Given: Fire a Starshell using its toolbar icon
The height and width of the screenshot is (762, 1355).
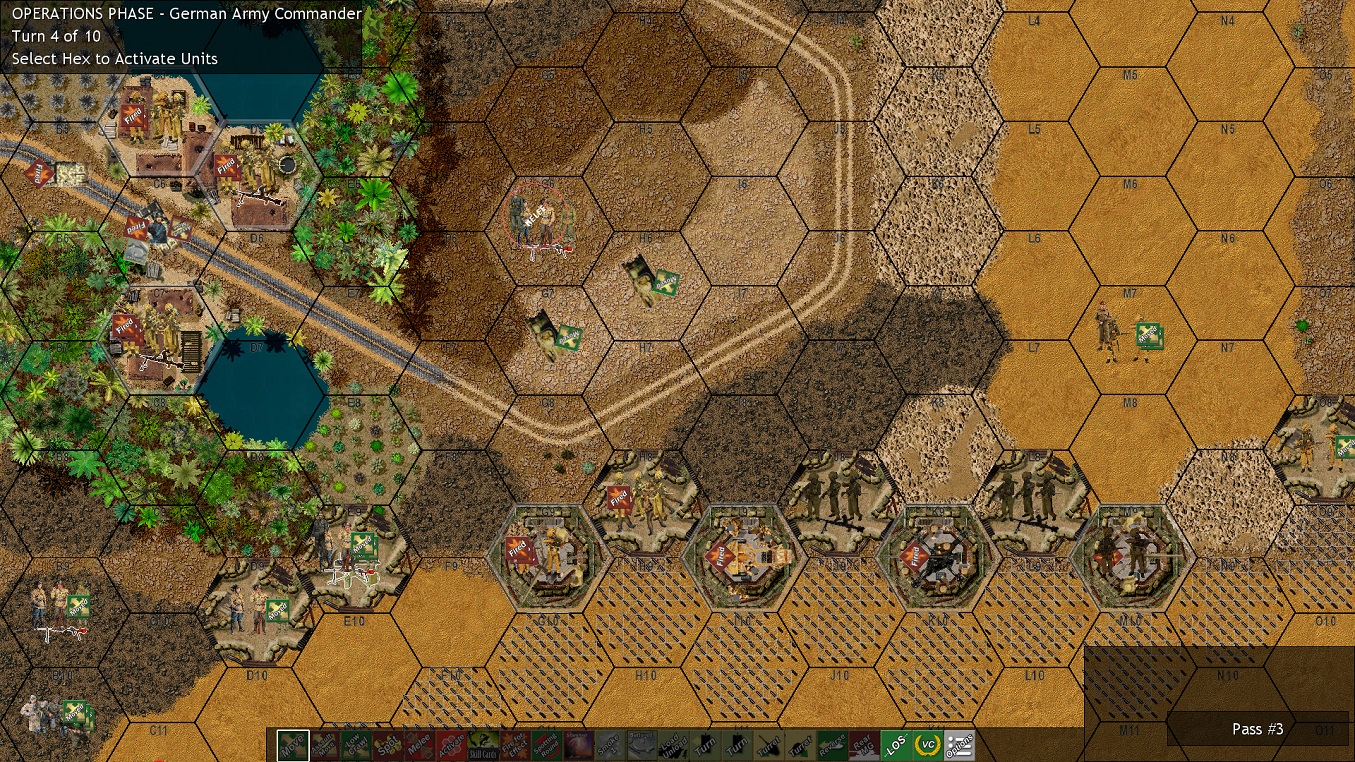Looking at the screenshot, I should pyautogui.click(x=579, y=745).
